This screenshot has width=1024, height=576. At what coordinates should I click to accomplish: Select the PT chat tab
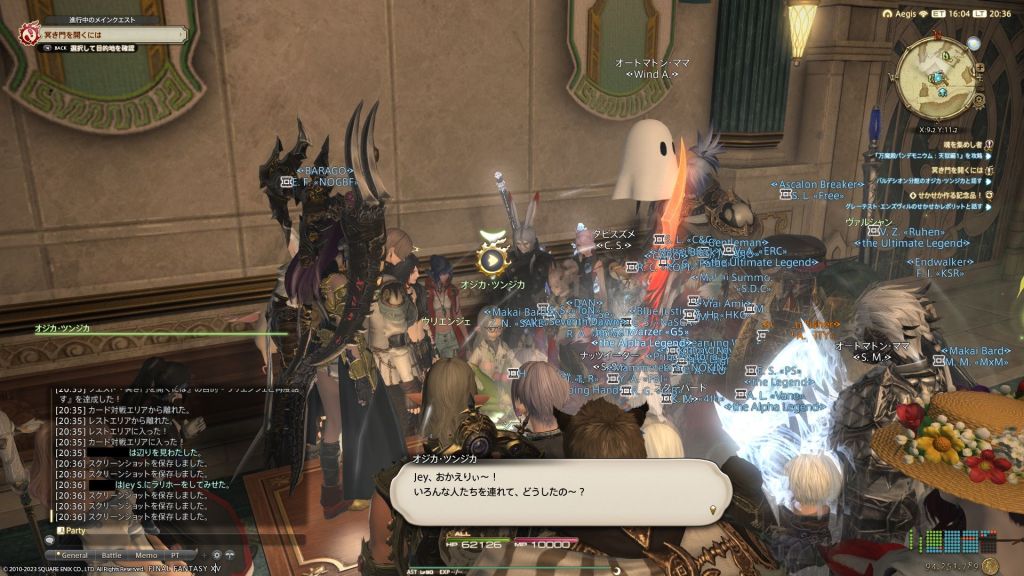[176, 554]
